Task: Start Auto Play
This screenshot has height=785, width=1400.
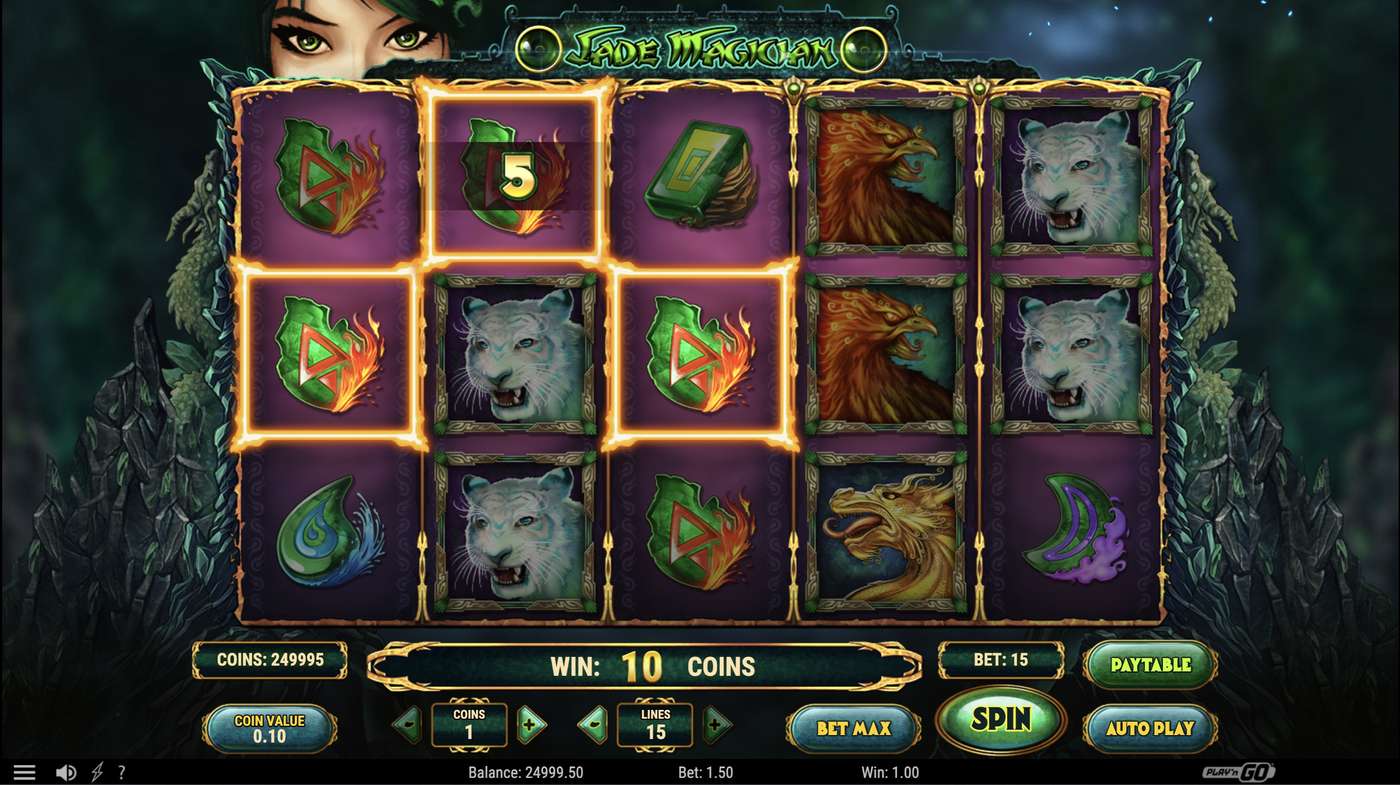Action: click(1150, 728)
